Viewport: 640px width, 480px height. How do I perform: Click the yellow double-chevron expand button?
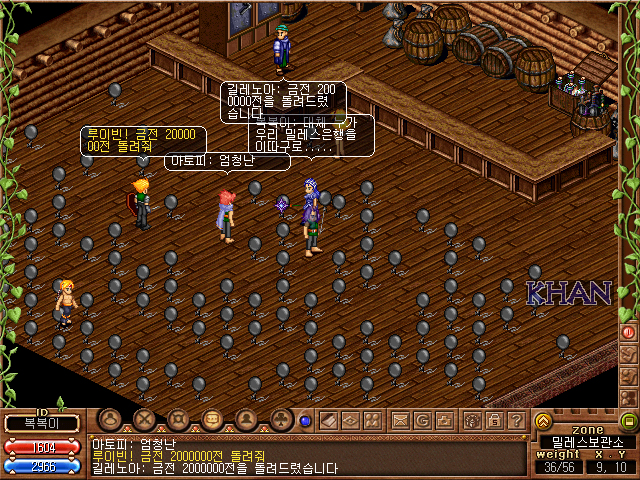click(544, 421)
